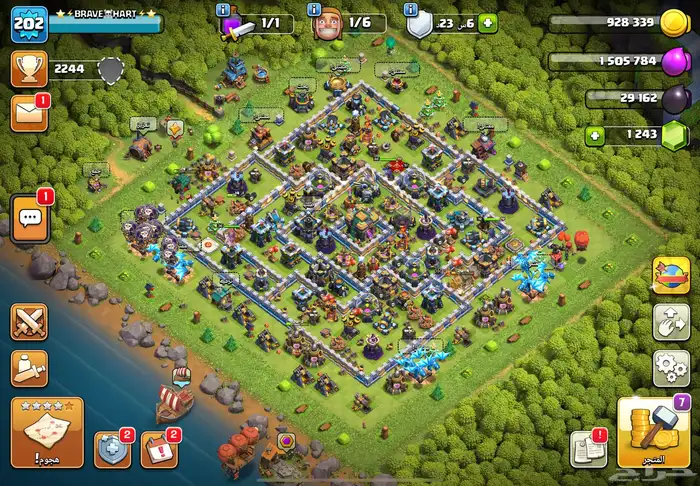Open the trophy league rankings
Image resolution: width=700 pixels, height=486 pixels.
point(27,69)
